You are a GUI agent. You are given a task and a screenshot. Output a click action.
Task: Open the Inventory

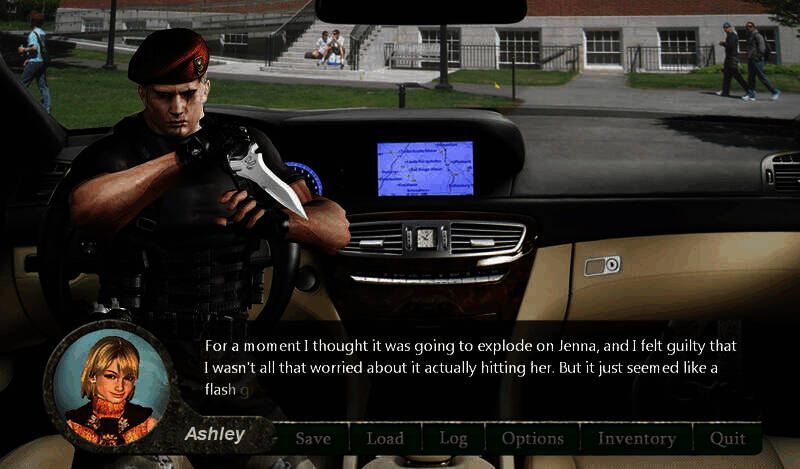pyautogui.click(x=636, y=438)
